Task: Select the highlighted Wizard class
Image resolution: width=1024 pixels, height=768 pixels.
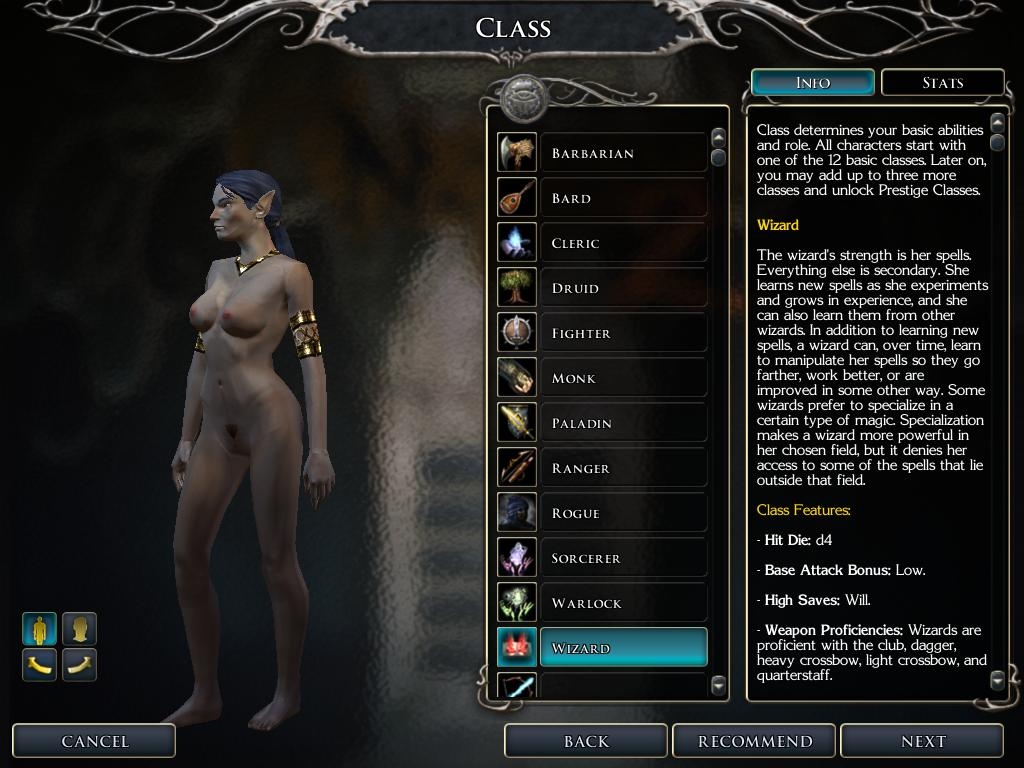Action: tap(623, 648)
